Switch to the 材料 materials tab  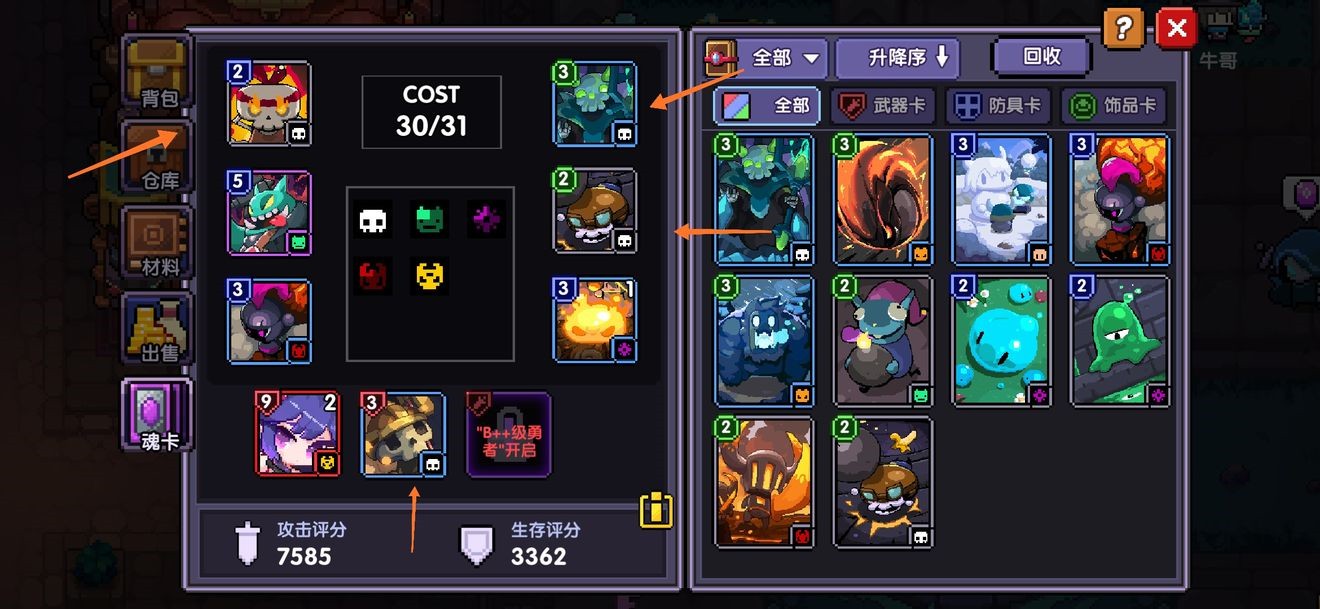156,243
